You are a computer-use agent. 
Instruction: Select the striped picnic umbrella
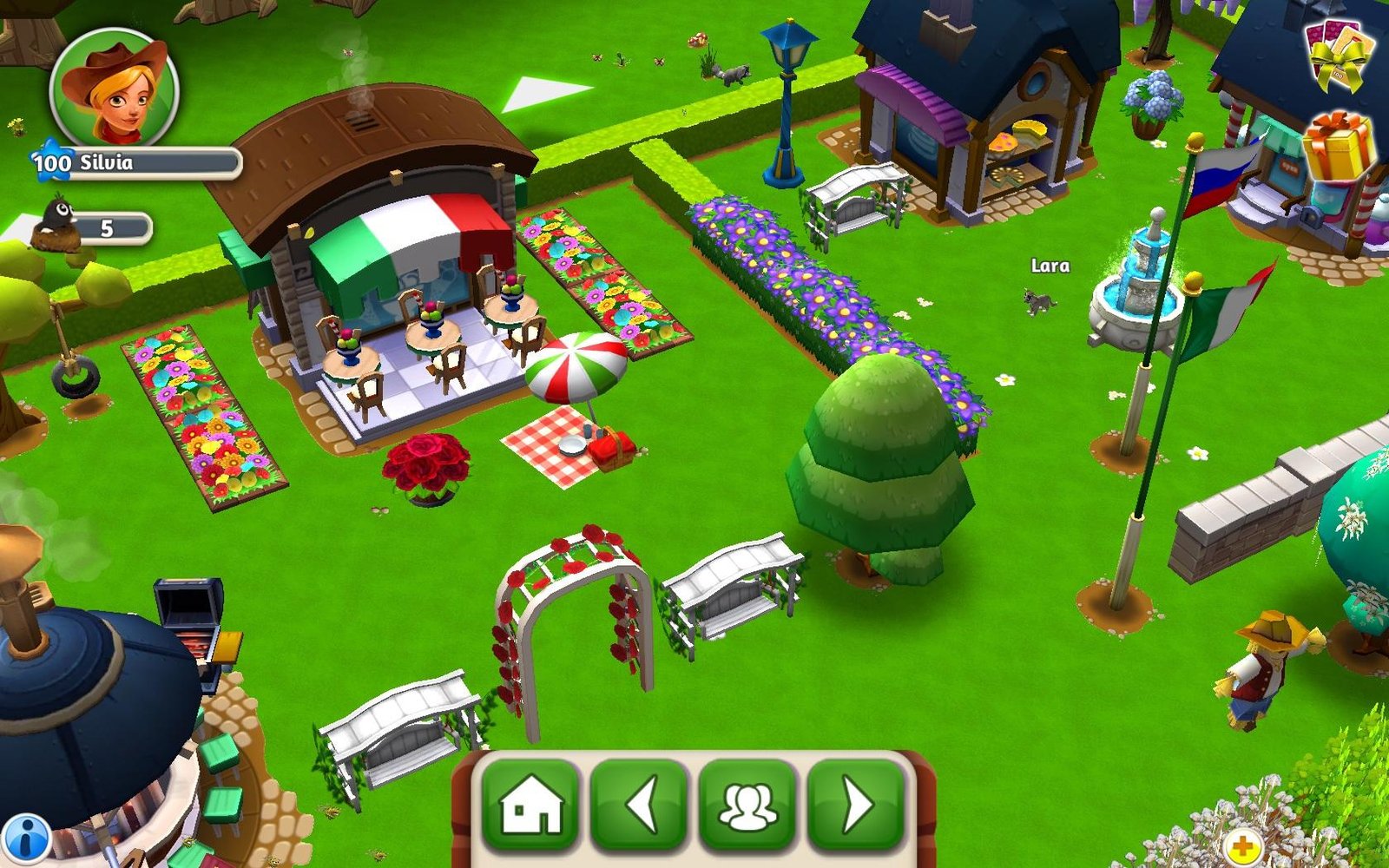pos(573,365)
